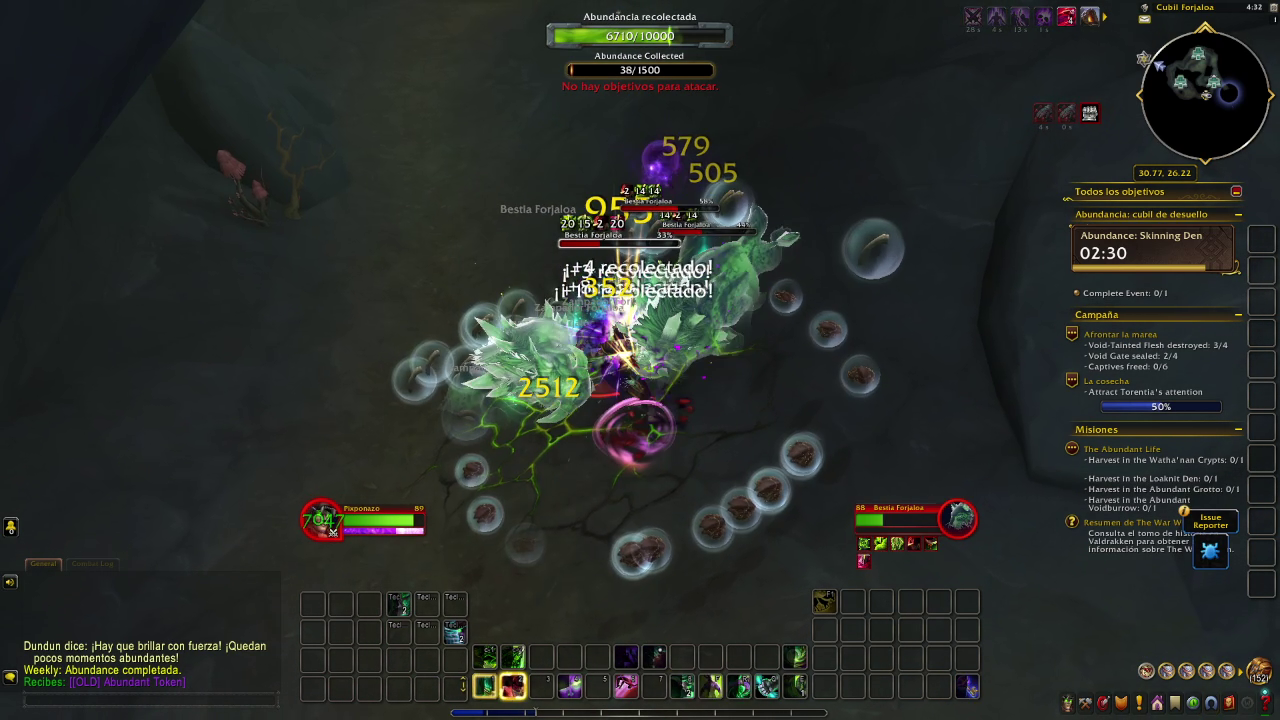Click the Pixponazo player portrait
The image size is (1280, 720).
pyautogui.click(x=322, y=519)
